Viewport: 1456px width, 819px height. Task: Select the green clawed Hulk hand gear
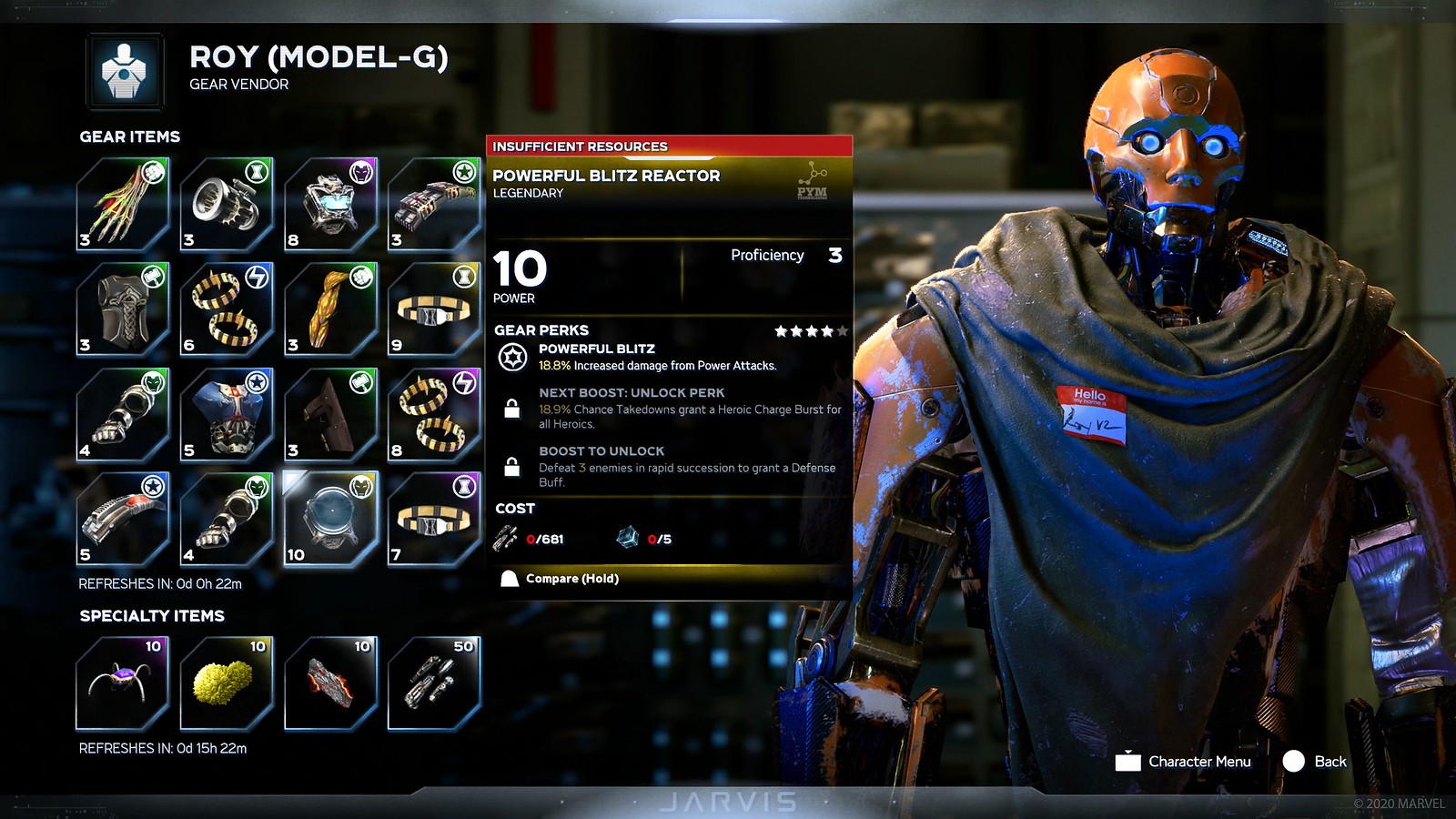[123, 204]
